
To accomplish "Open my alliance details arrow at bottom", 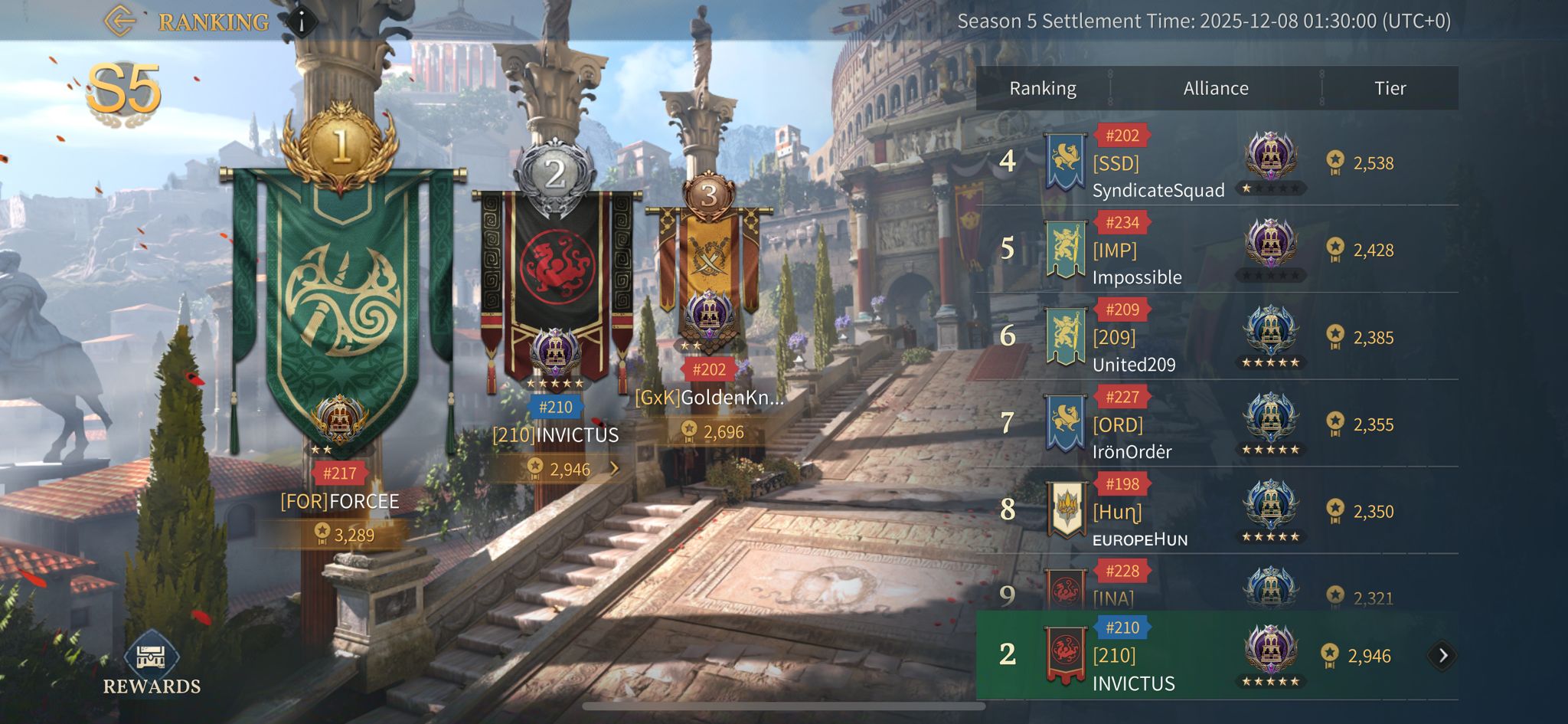I will click(1442, 656).
